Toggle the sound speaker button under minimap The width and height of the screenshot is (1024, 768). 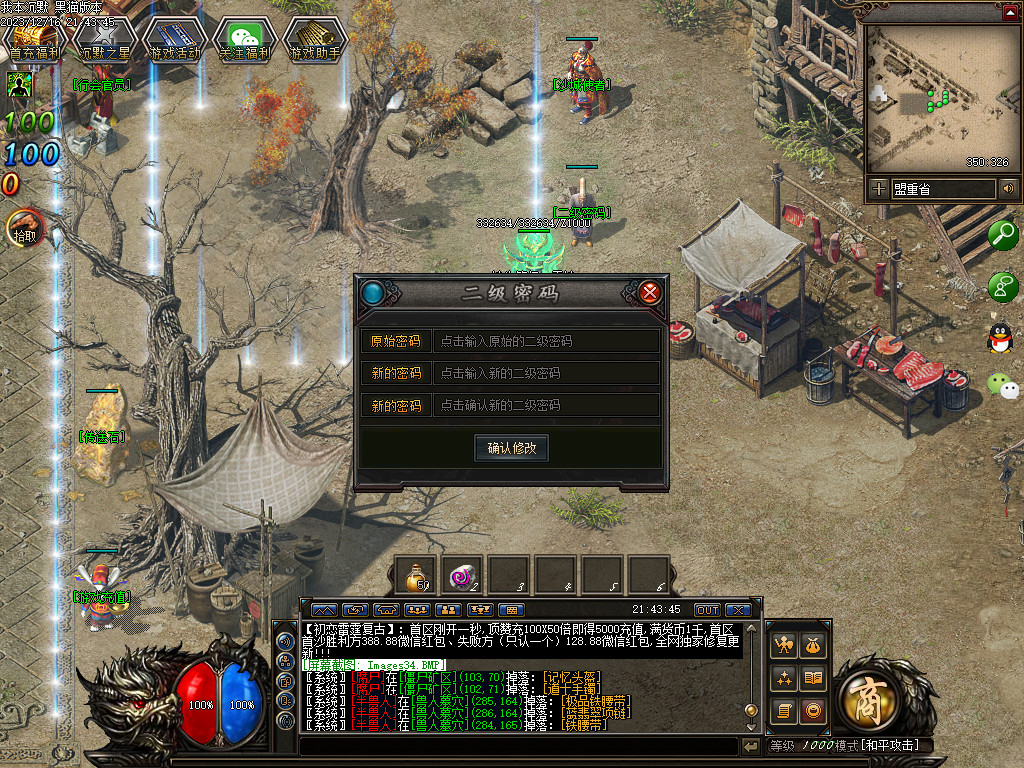(1009, 188)
